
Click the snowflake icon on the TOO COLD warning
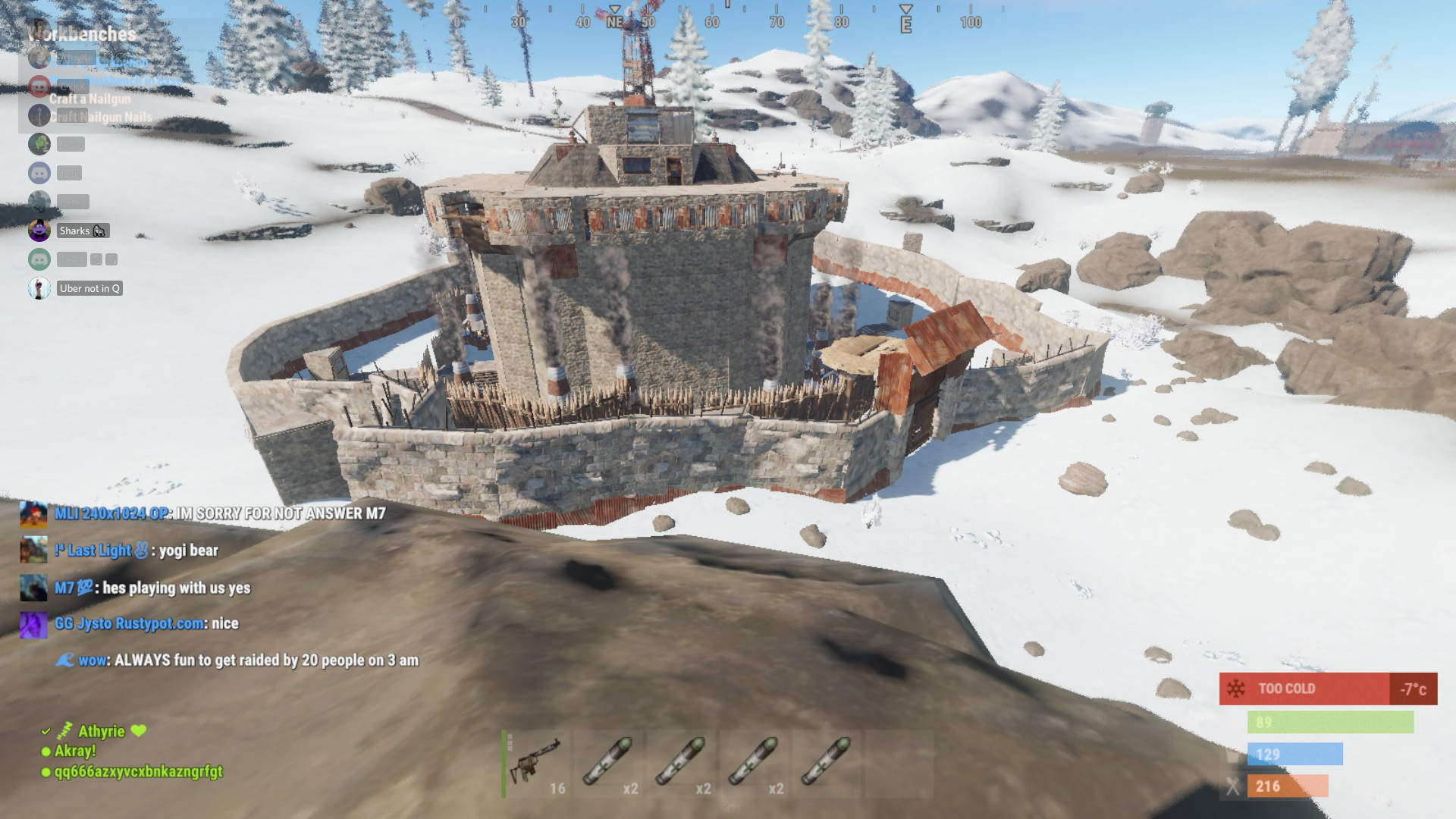click(1235, 688)
